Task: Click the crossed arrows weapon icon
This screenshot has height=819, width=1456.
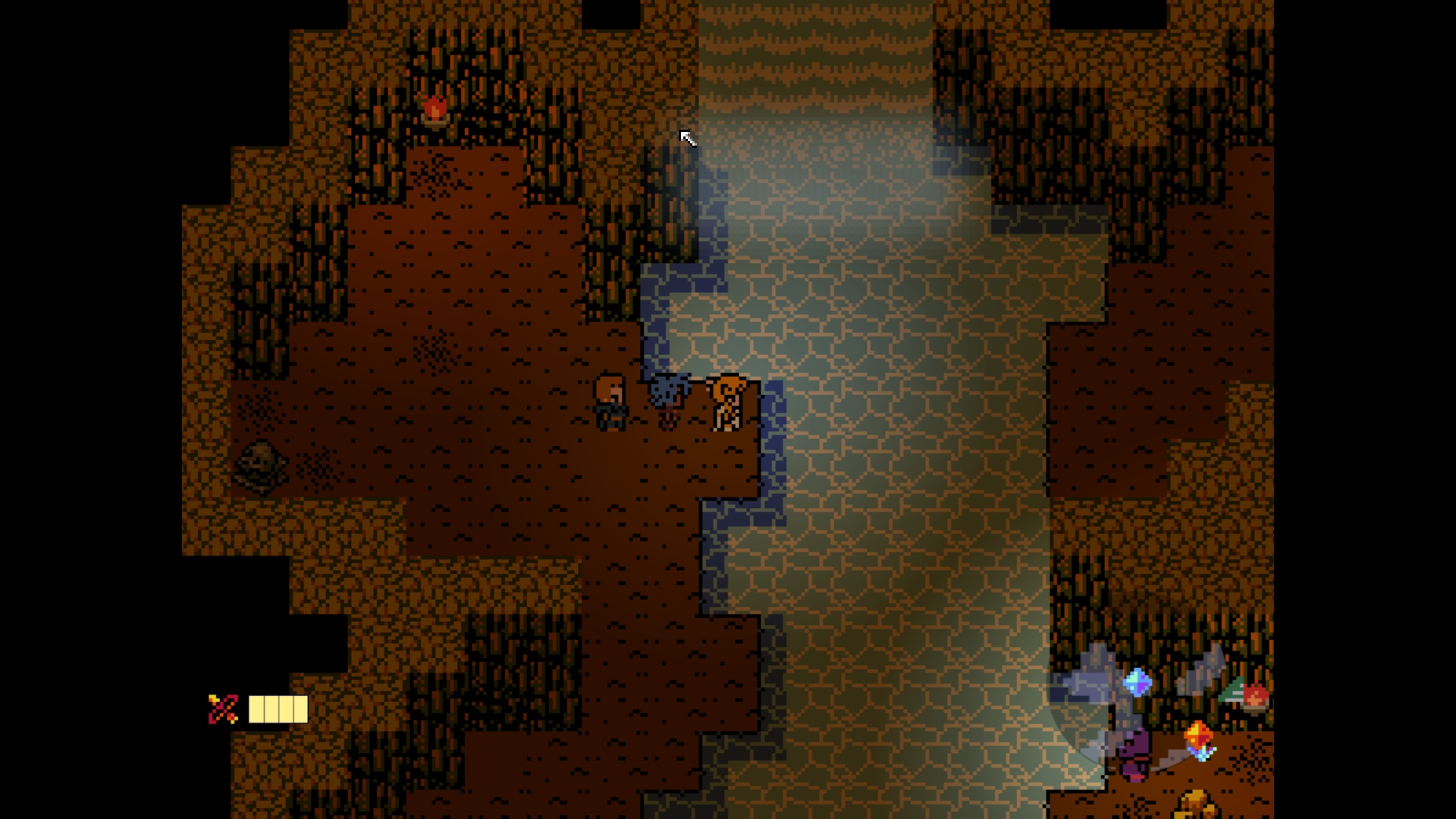Action: [223, 710]
